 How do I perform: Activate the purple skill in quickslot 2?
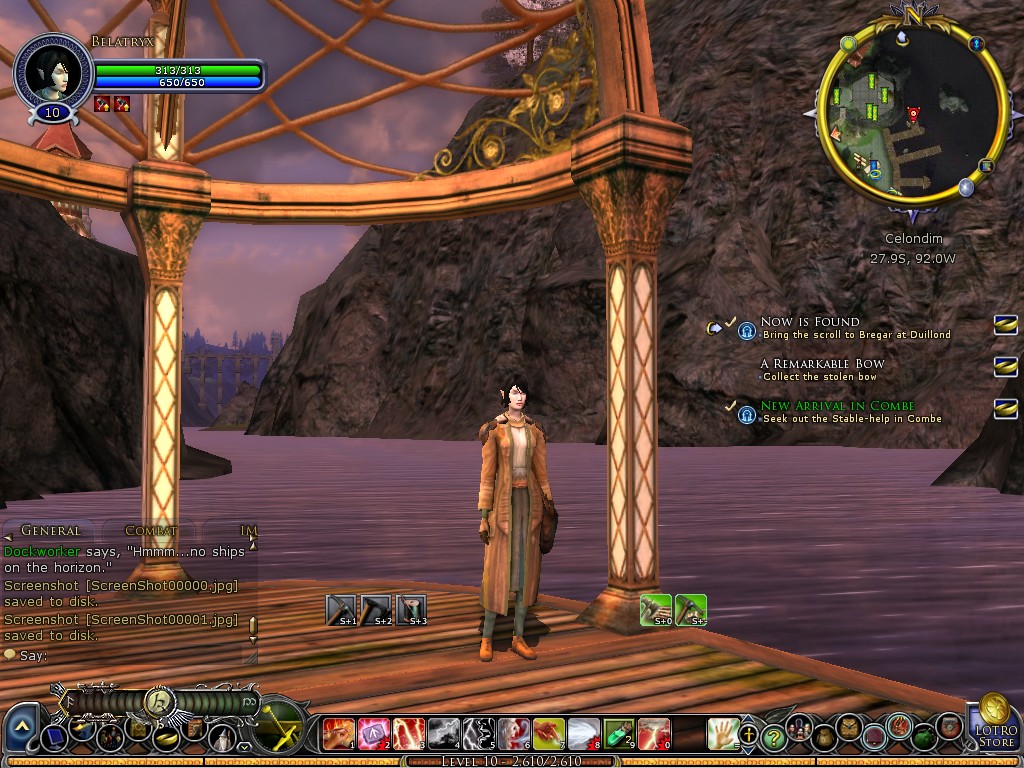tap(374, 735)
